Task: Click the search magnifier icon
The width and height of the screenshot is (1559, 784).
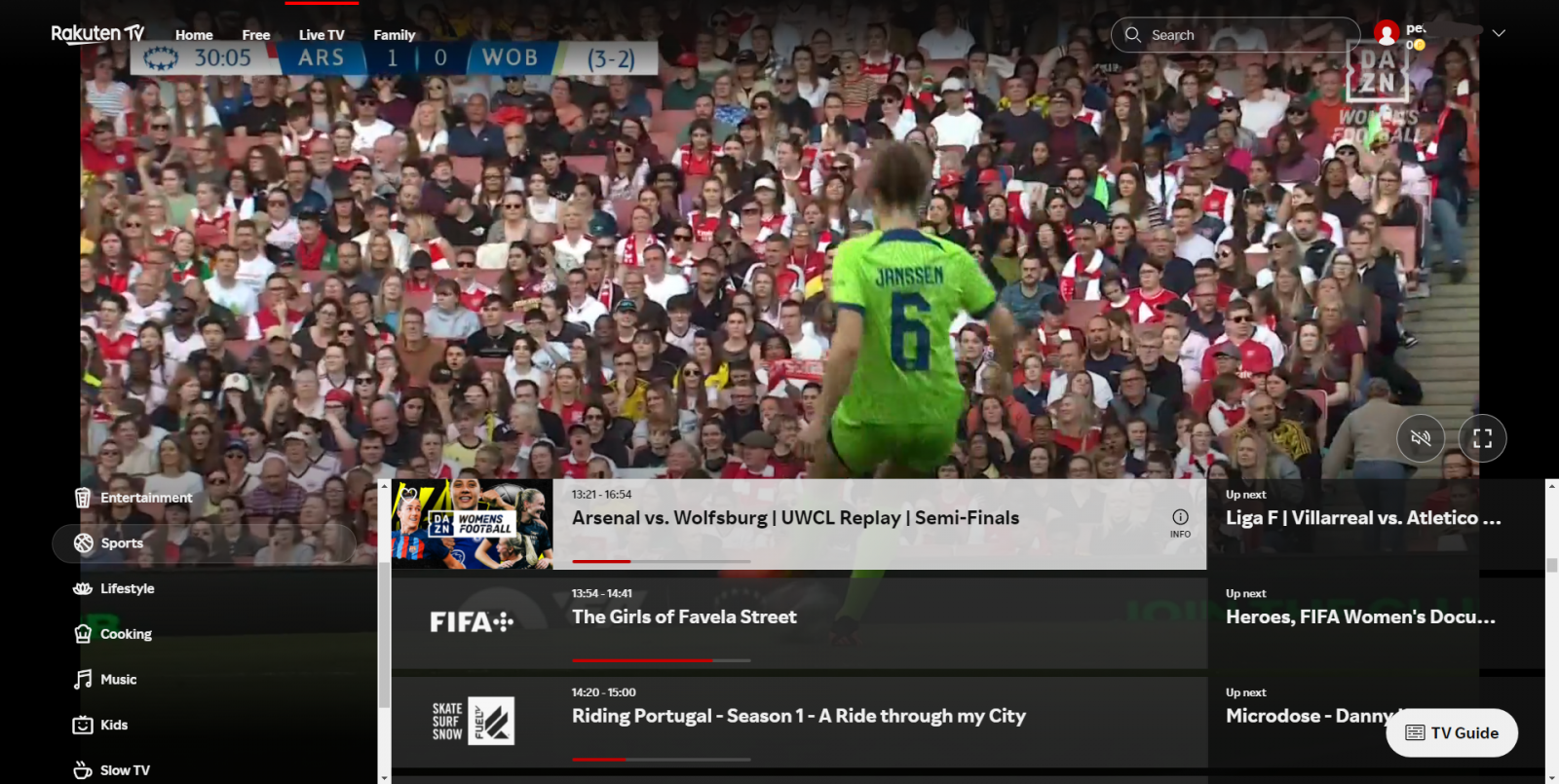Action: coord(1133,34)
